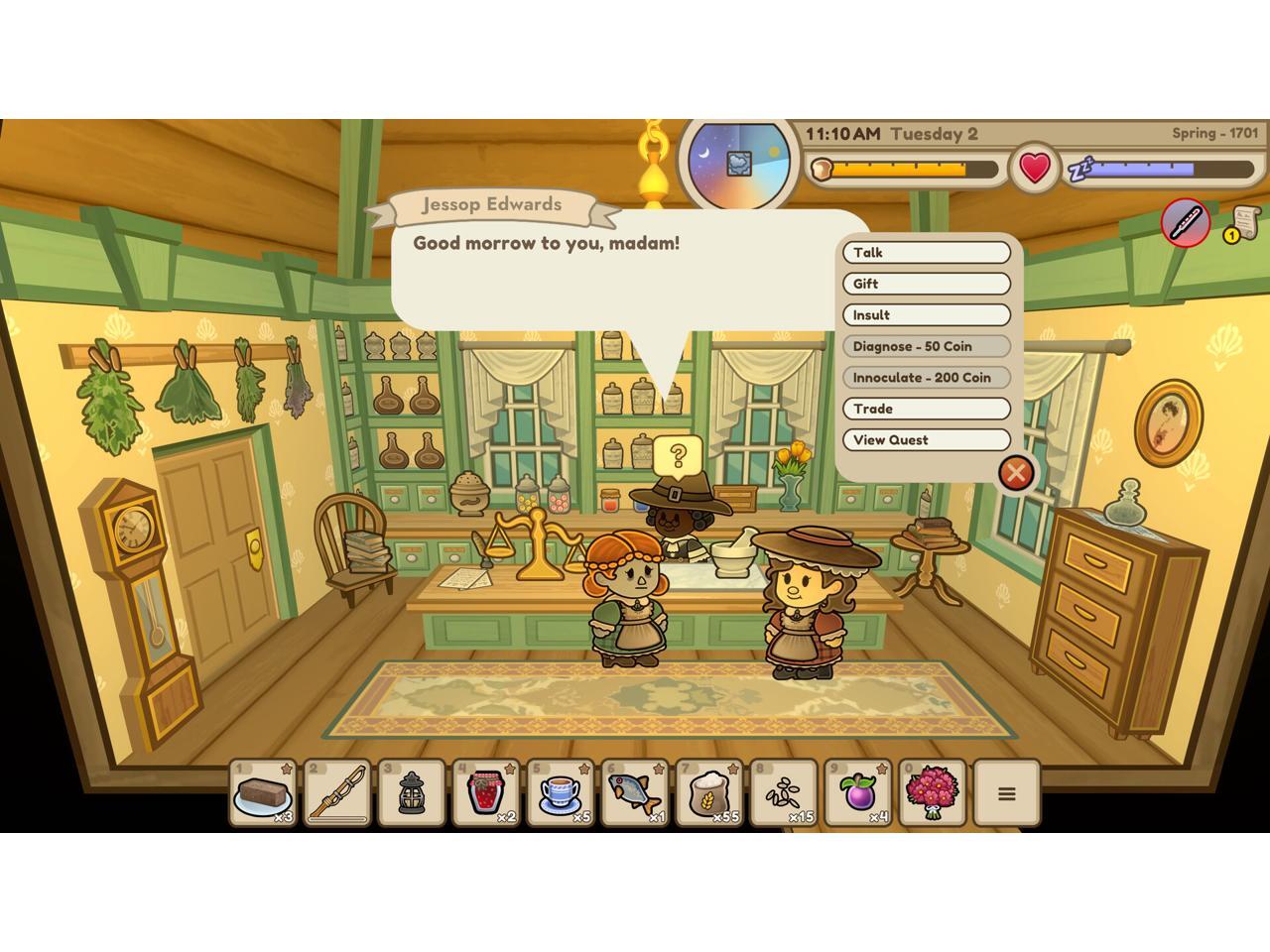Screen dimensions: 1270x952
Task: Select Innoculate for 200 Coin
Action: 926,378
